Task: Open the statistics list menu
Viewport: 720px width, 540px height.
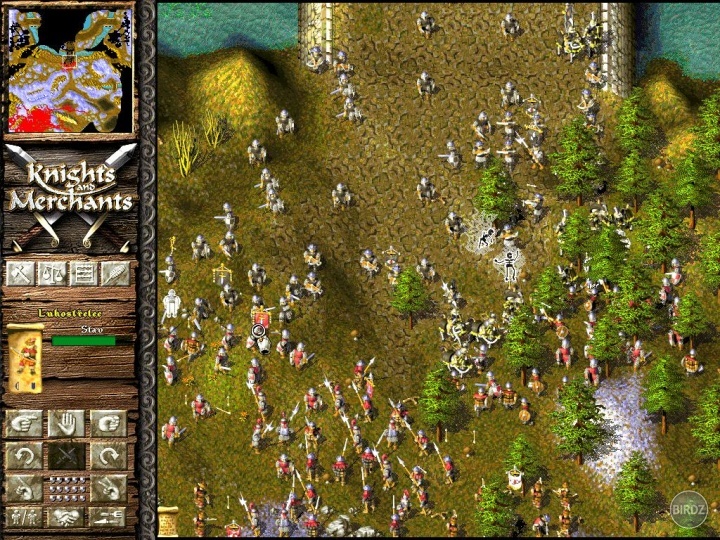Action: point(84,273)
